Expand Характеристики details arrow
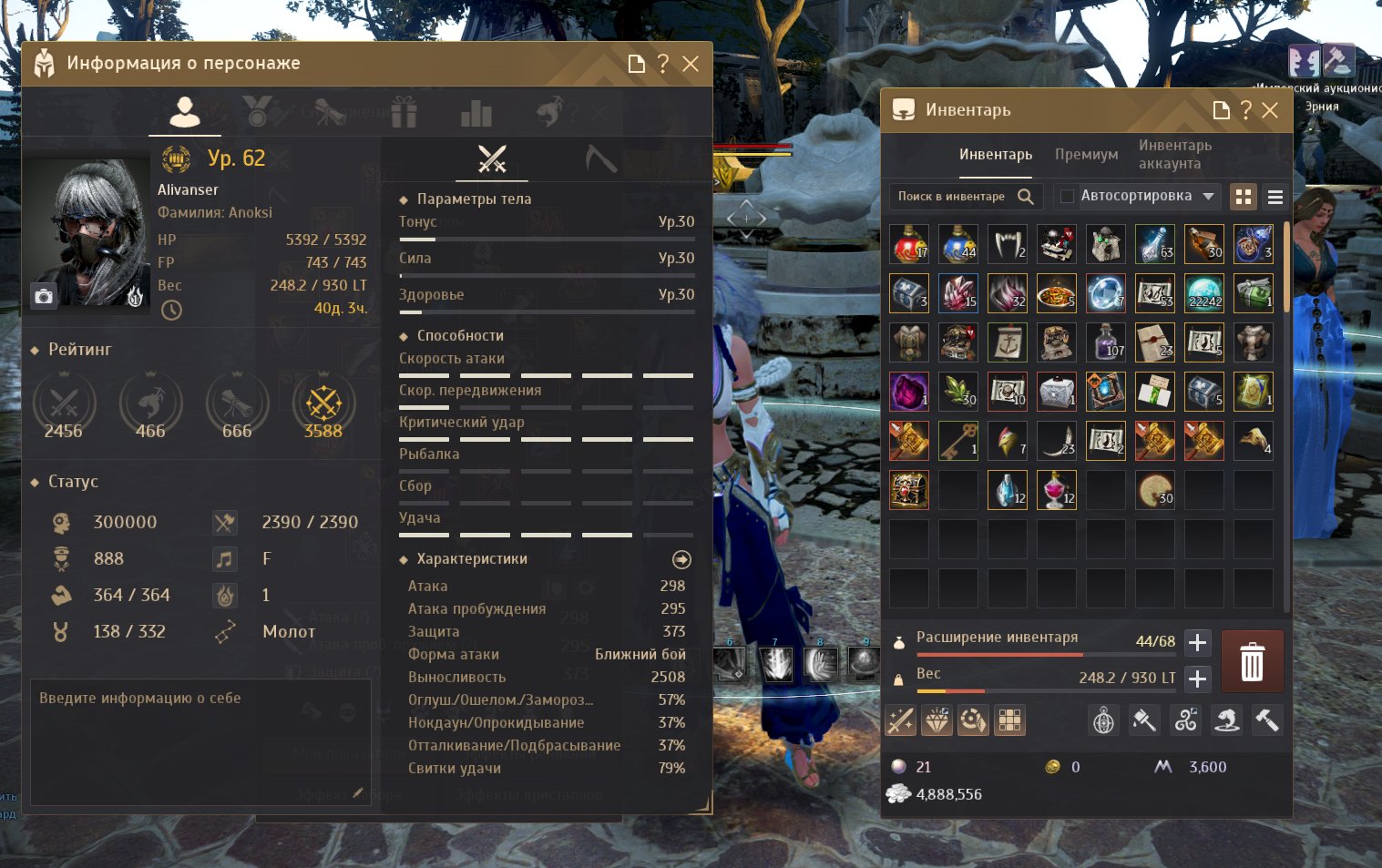The height and width of the screenshot is (868, 1382). pos(681,559)
